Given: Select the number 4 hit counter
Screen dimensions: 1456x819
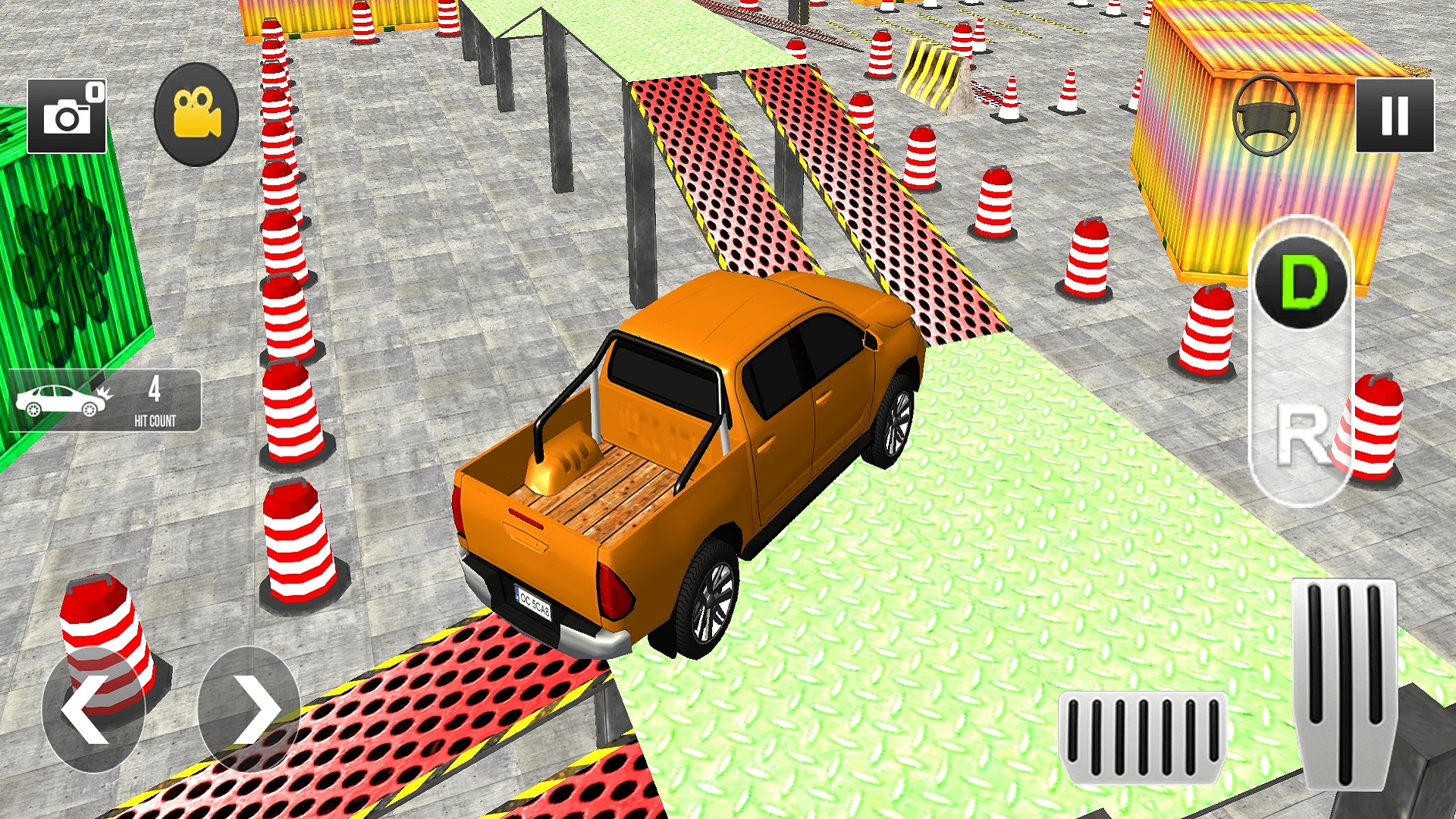Looking at the screenshot, I should (155, 391).
